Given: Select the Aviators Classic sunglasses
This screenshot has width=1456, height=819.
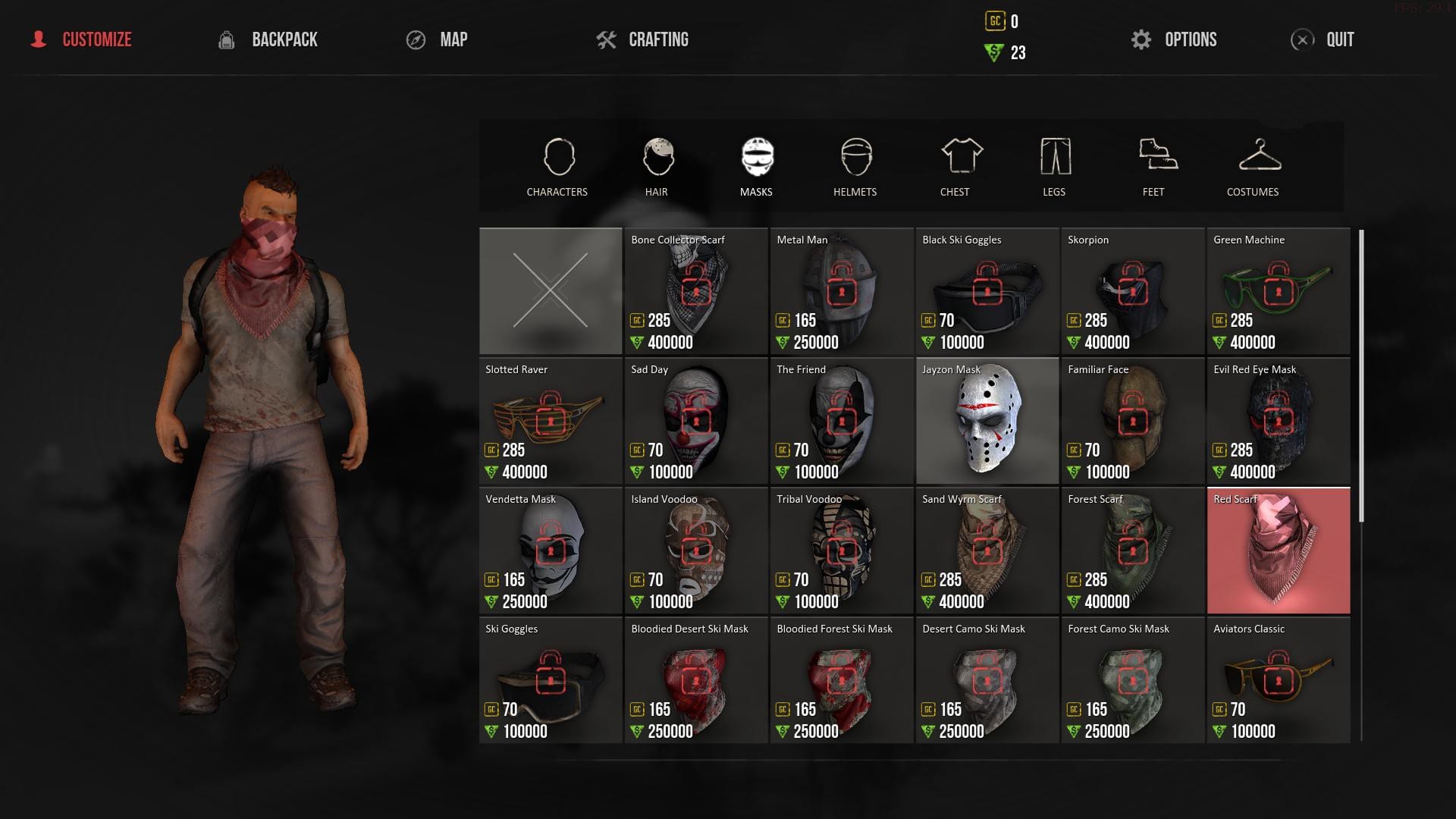Looking at the screenshot, I should (x=1279, y=680).
